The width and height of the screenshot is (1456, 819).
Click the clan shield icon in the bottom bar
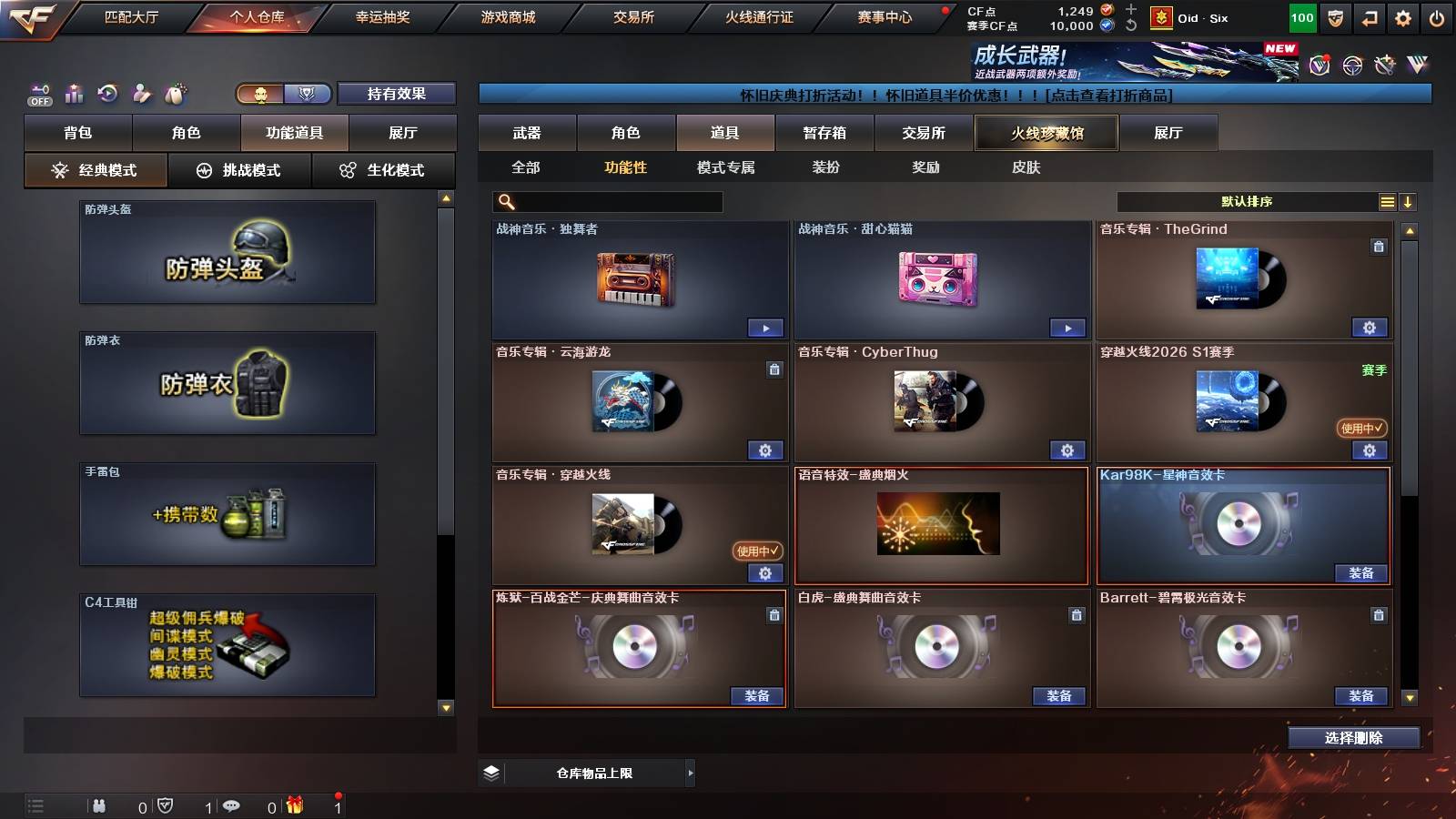(x=166, y=805)
